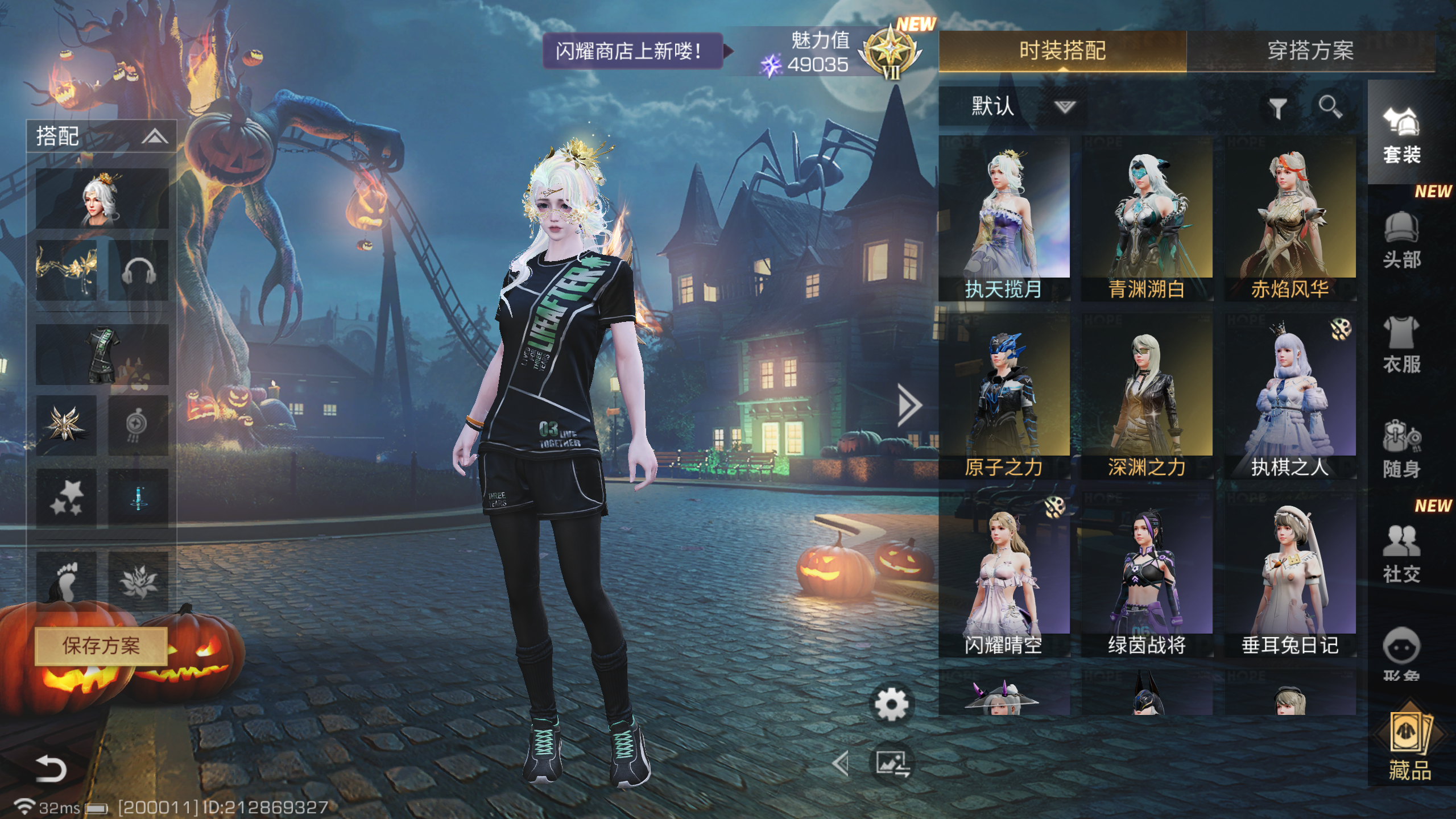The width and height of the screenshot is (1456, 819).
Task: Open the 社交 category
Action: coord(1401,555)
